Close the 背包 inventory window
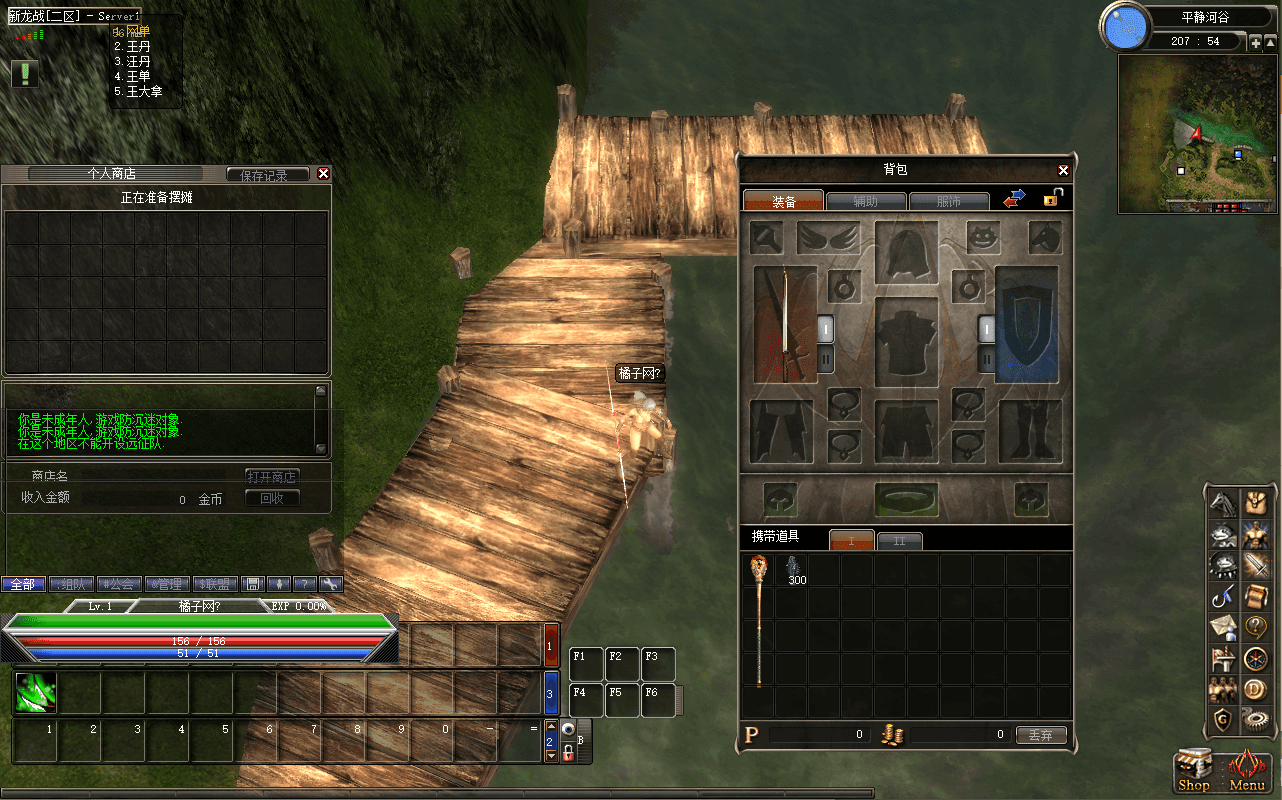 coord(1063,171)
